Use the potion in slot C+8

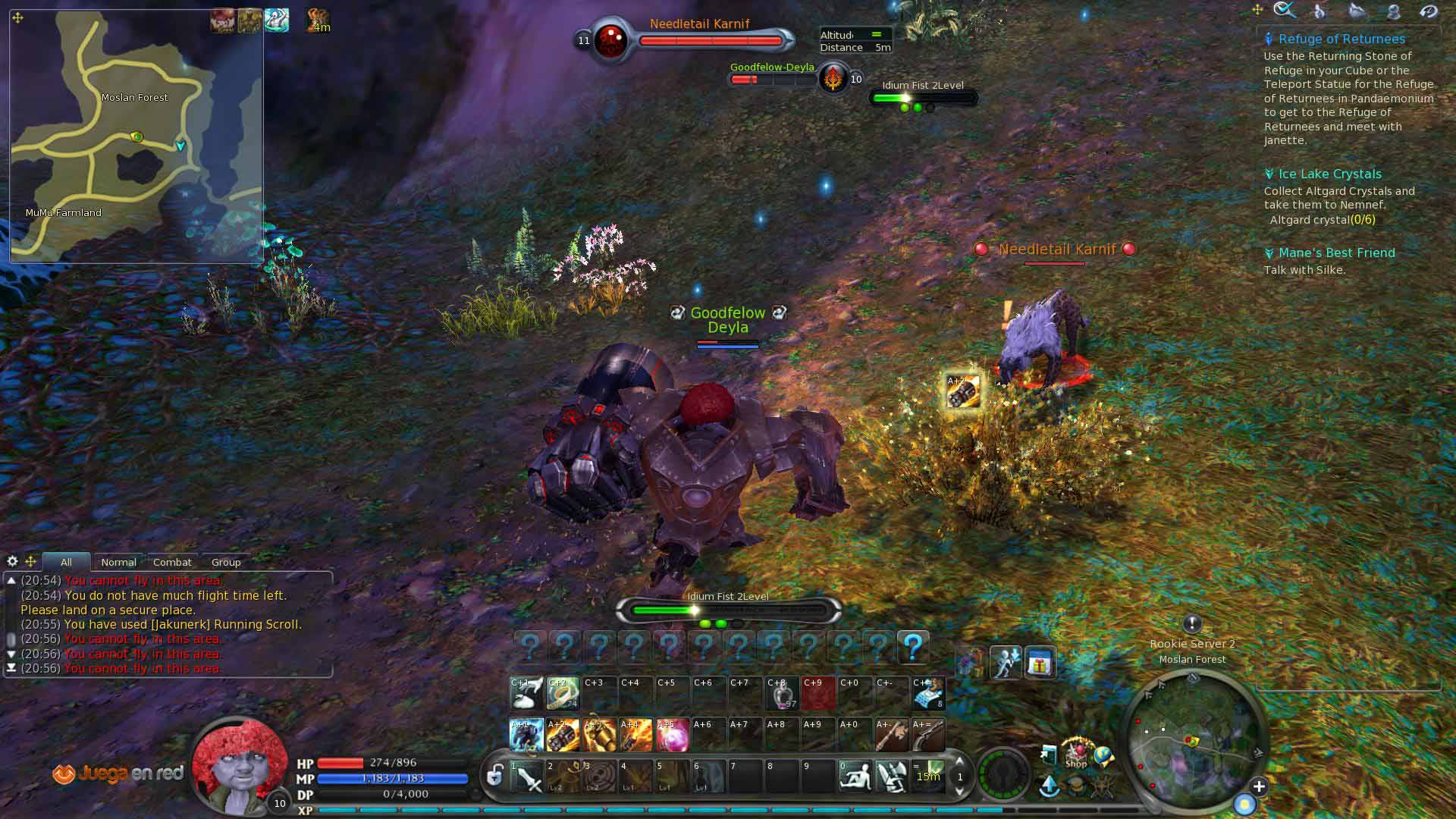click(781, 692)
